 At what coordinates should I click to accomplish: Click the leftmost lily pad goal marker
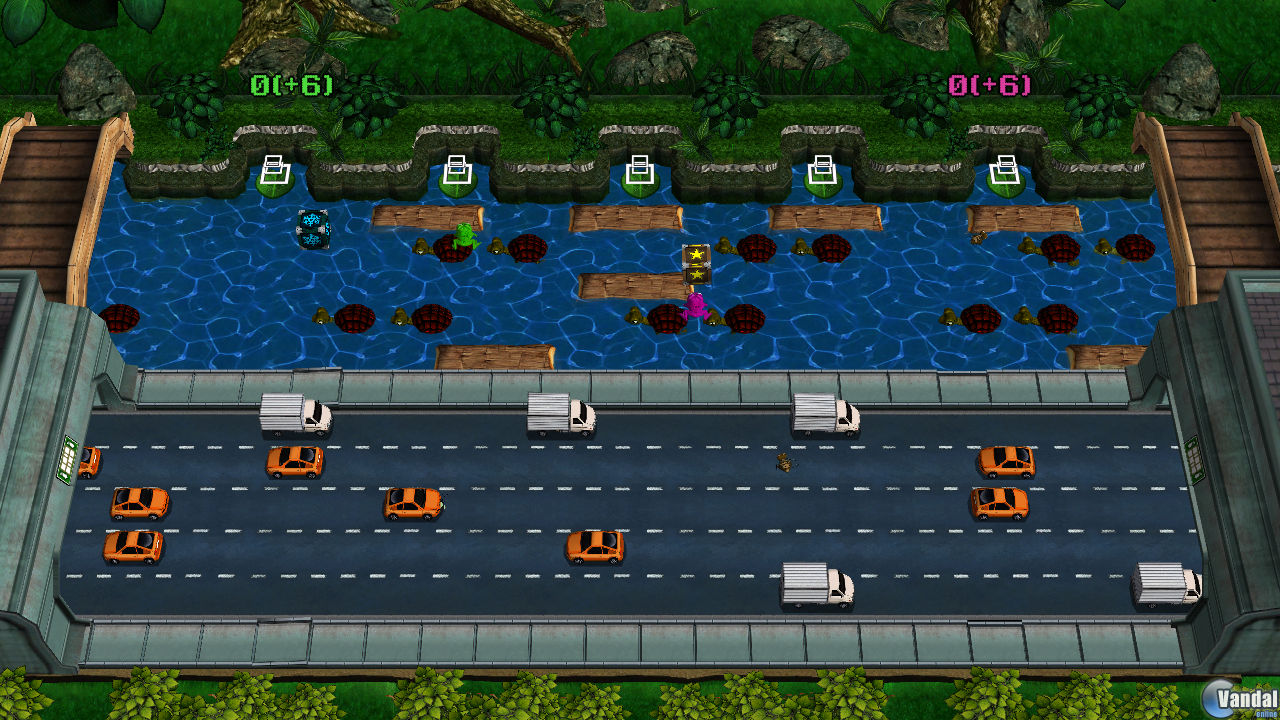coord(273,170)
